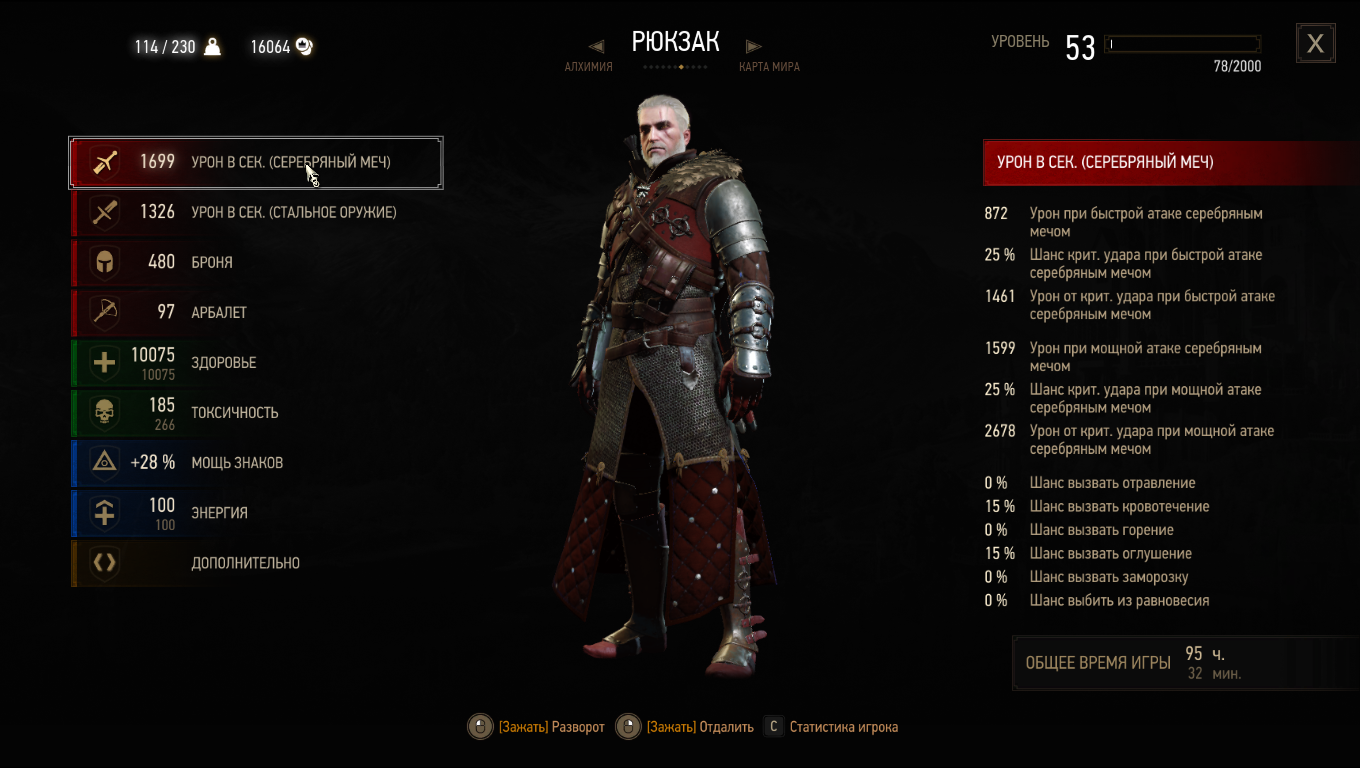Viewport: 1360px width, 768px height.
Task: Click the left arrow beside Рюкзак
Action: coord(596,46)
